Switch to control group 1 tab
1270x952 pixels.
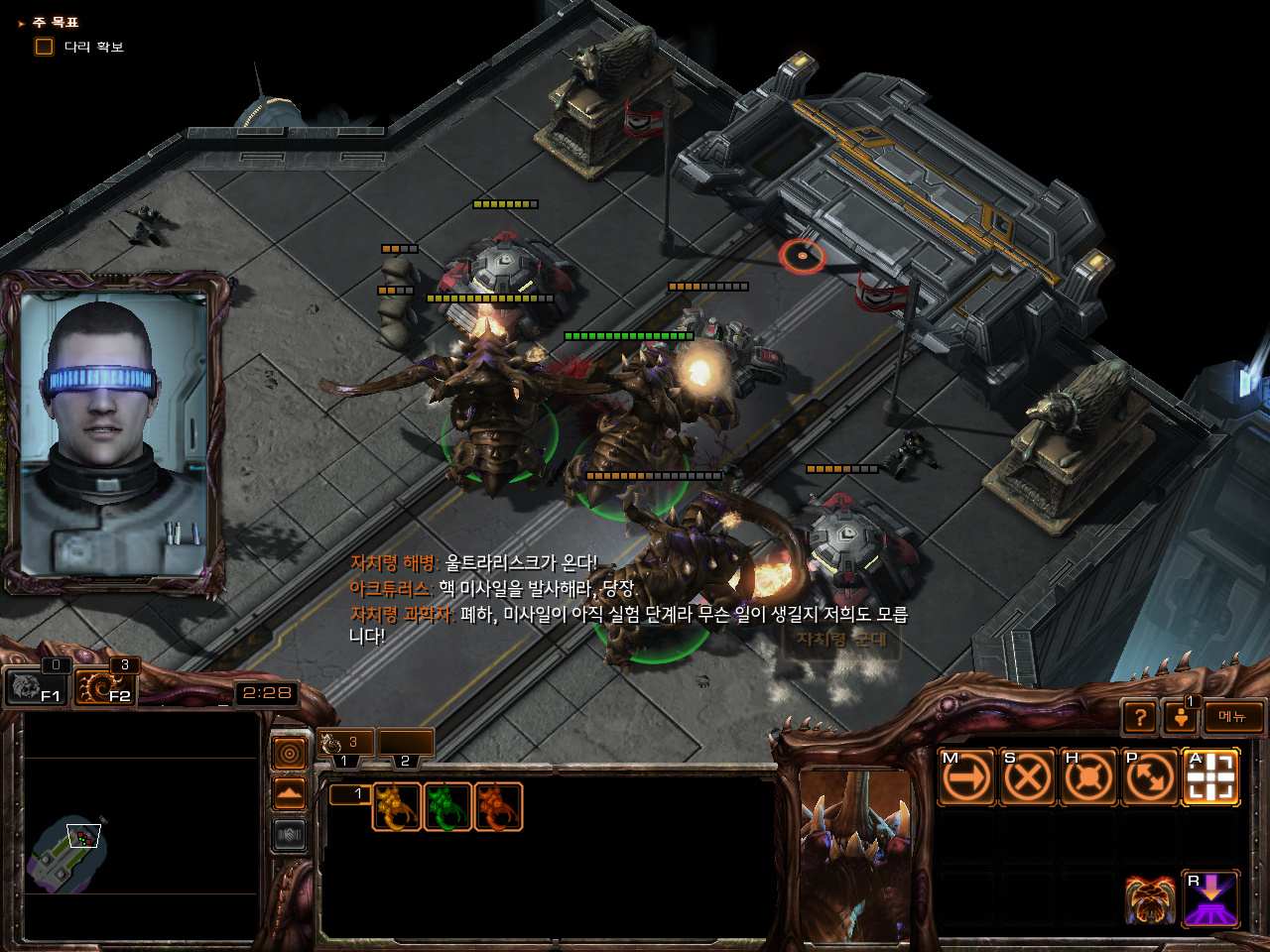345,744
